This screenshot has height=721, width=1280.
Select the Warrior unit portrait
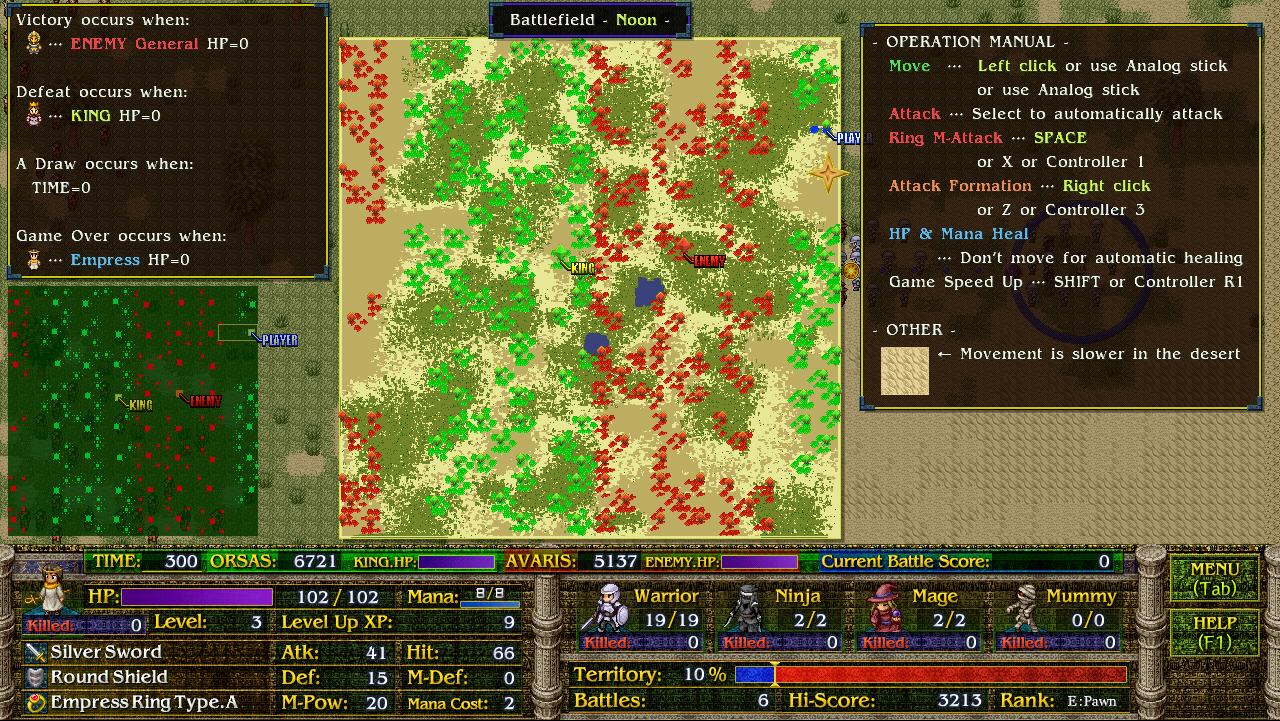coord(609,608)
